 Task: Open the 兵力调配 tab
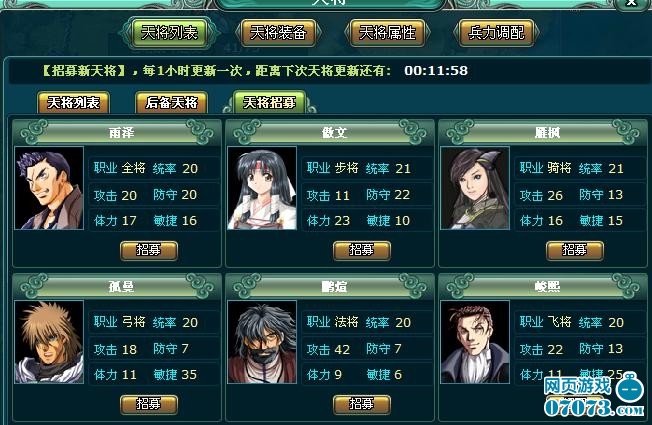click(495, 32)
